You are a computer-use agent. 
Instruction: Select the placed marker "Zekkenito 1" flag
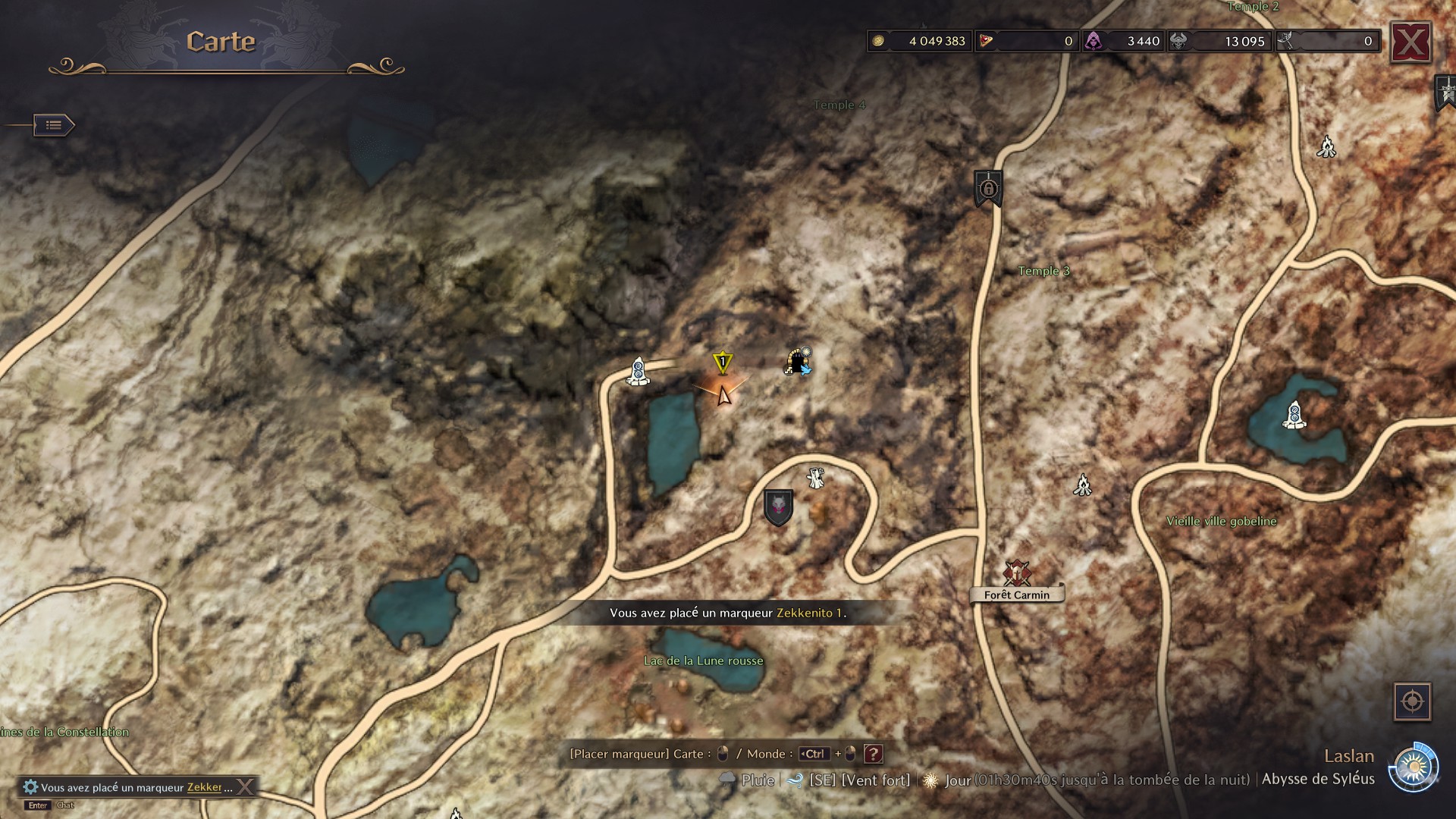point(723,362)
